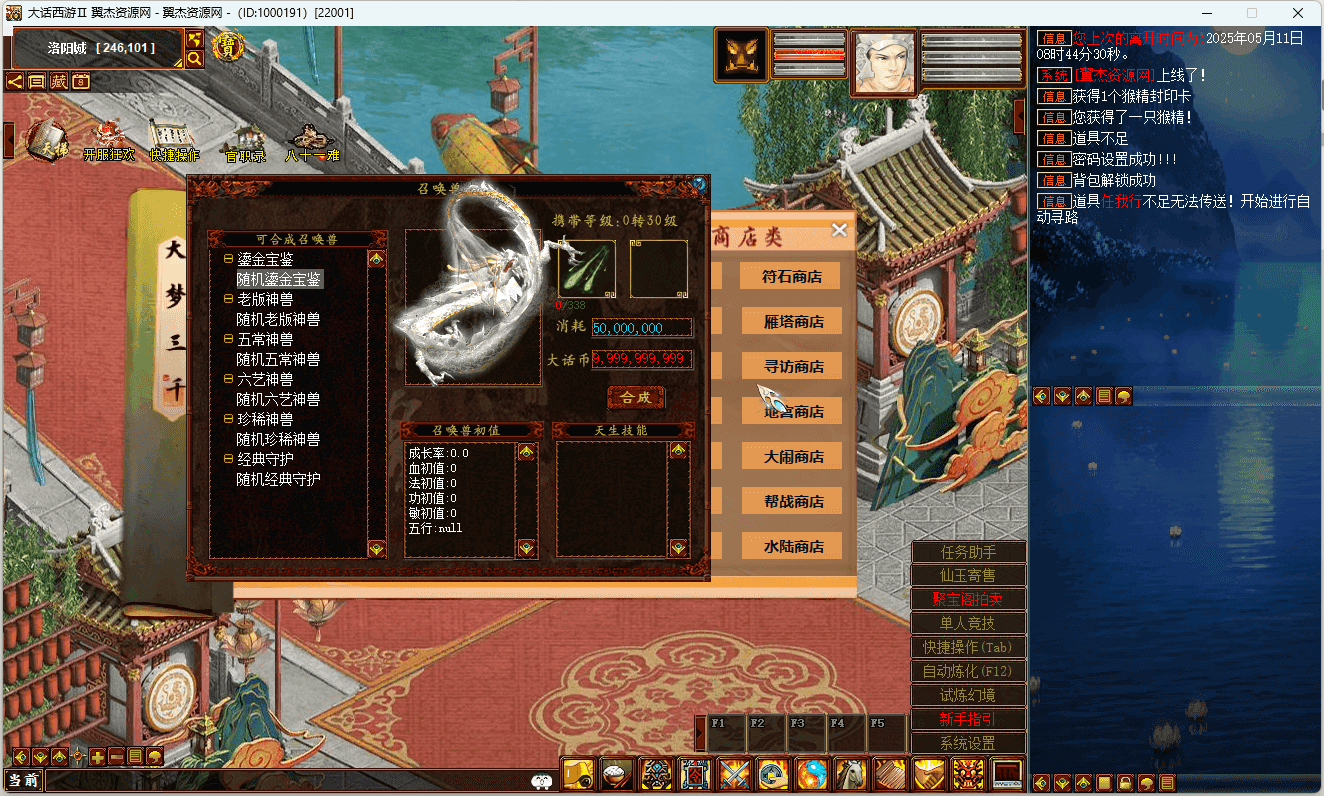This screenshot has height=796, width=1324.
Task: Open the 任务助手 side menu entry
Action: click(x=968, y=552)
